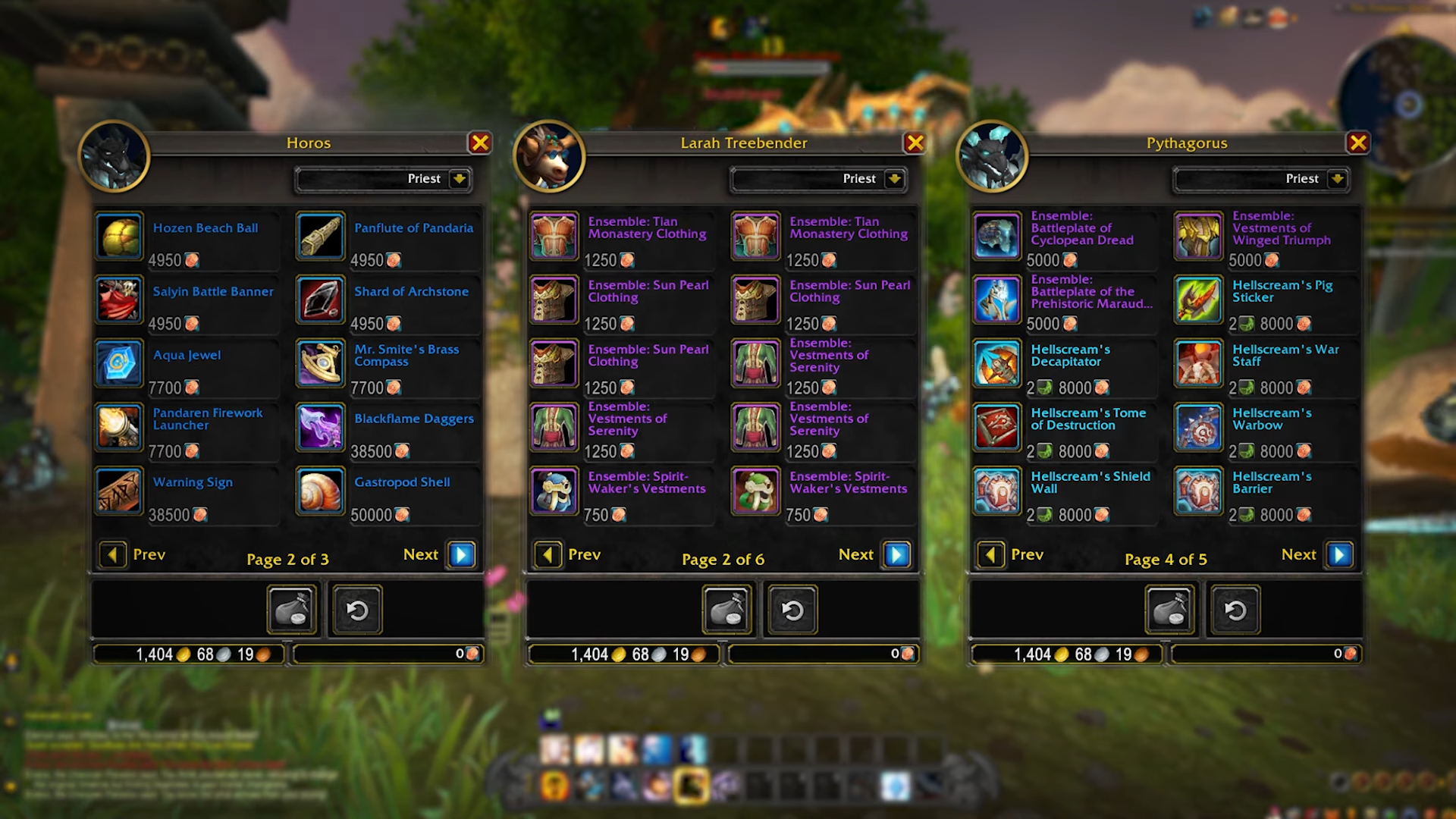Screen dimensions: 1456x819
Task: Select Ensemble: Vestments of Winged Triumph
Action: tap(1197, 236)
